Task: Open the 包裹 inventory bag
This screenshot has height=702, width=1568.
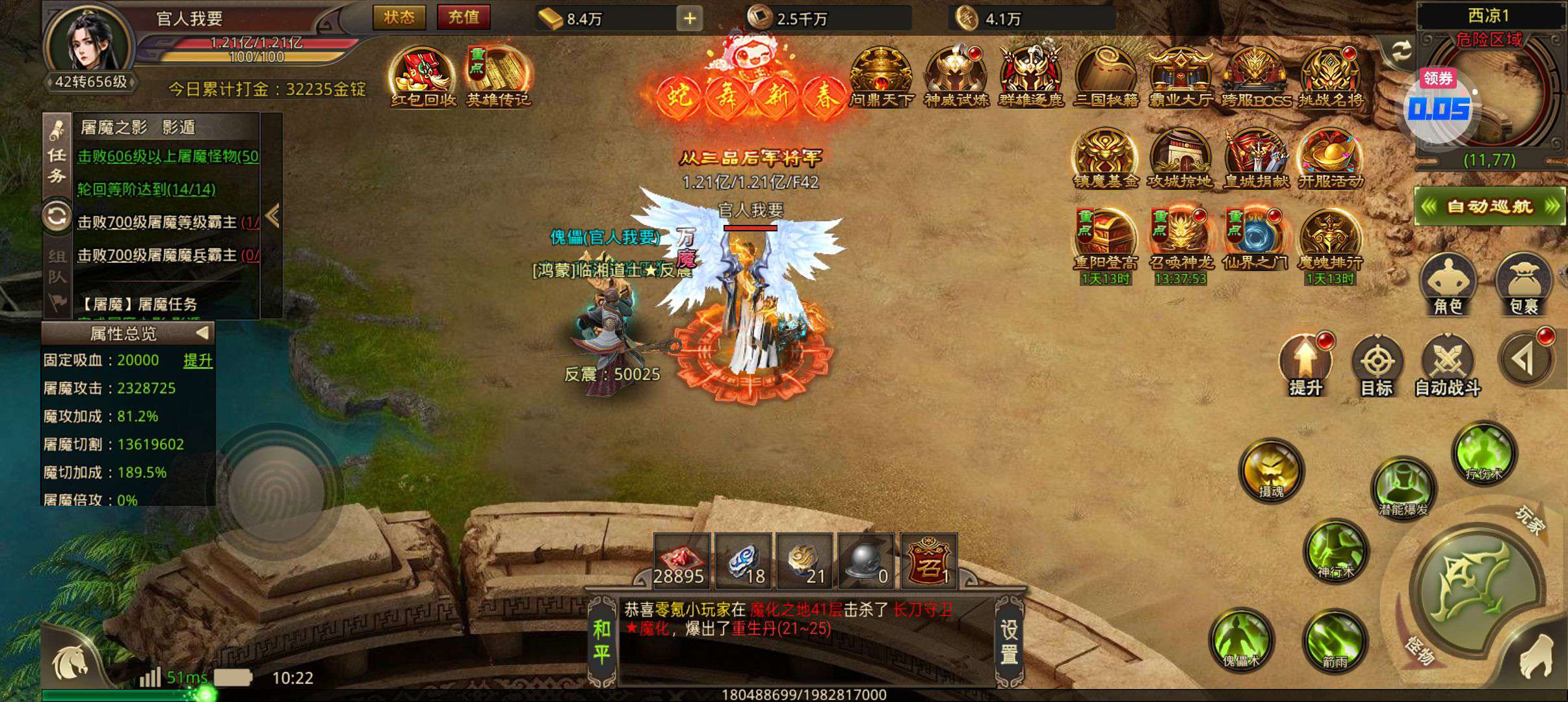Action: [x=1524, y=285]
